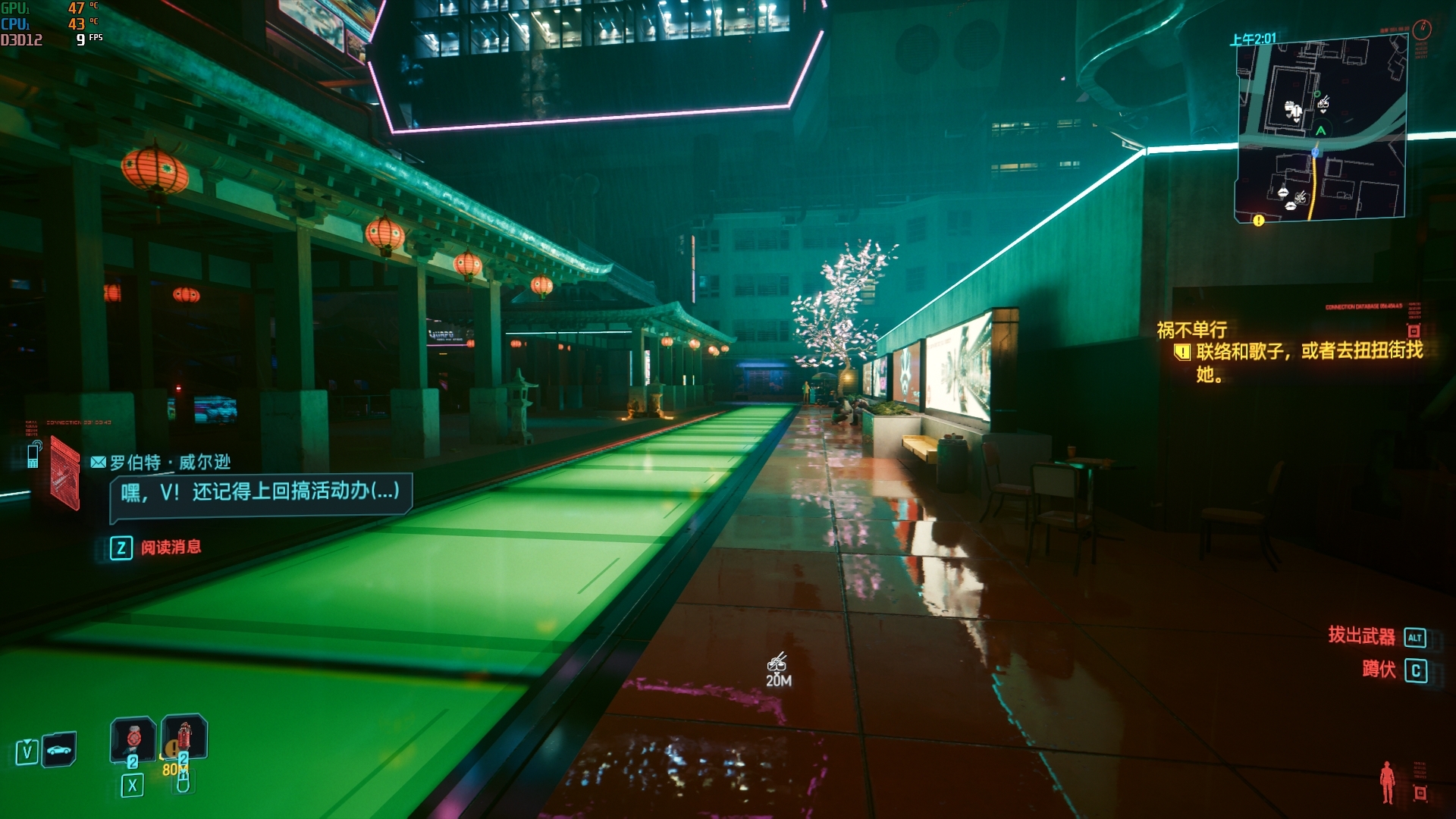Viewport: 1456px width, 819px height.
Task: Call vehicle using the car icon
Action: [x=59, y=750]
